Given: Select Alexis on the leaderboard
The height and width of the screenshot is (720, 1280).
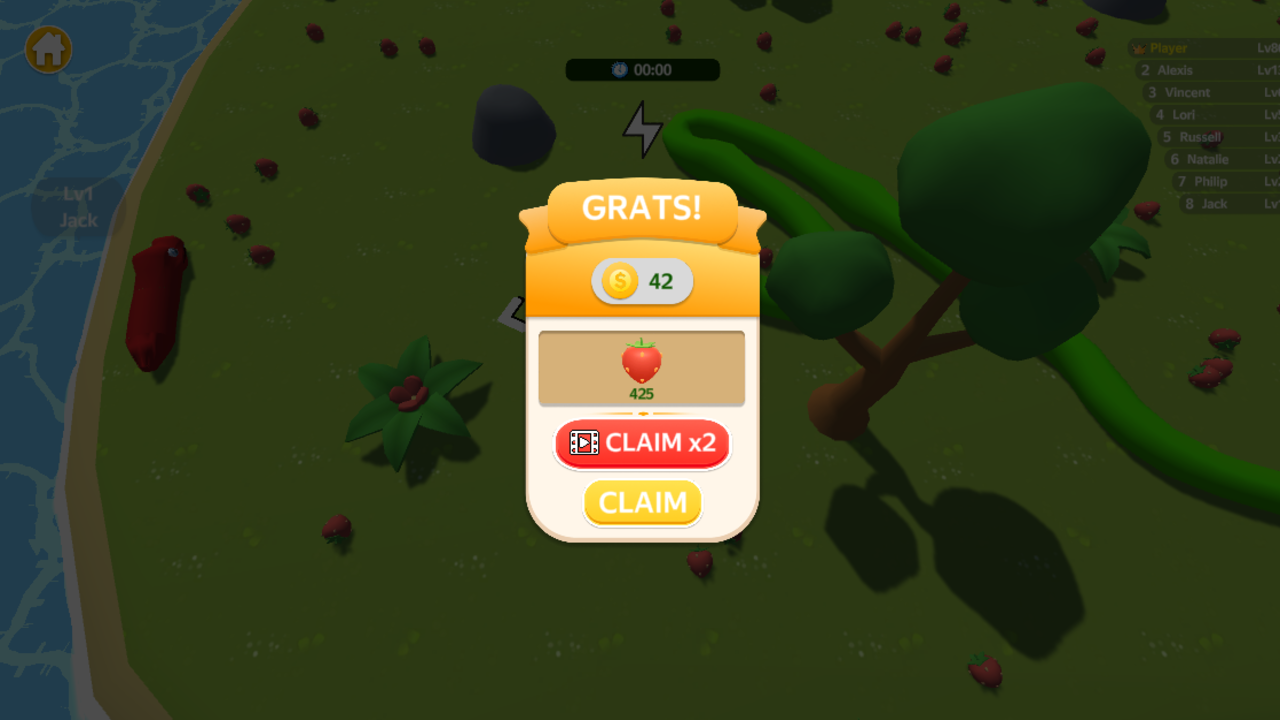Looking at the screenshot, I should 1176,70.
